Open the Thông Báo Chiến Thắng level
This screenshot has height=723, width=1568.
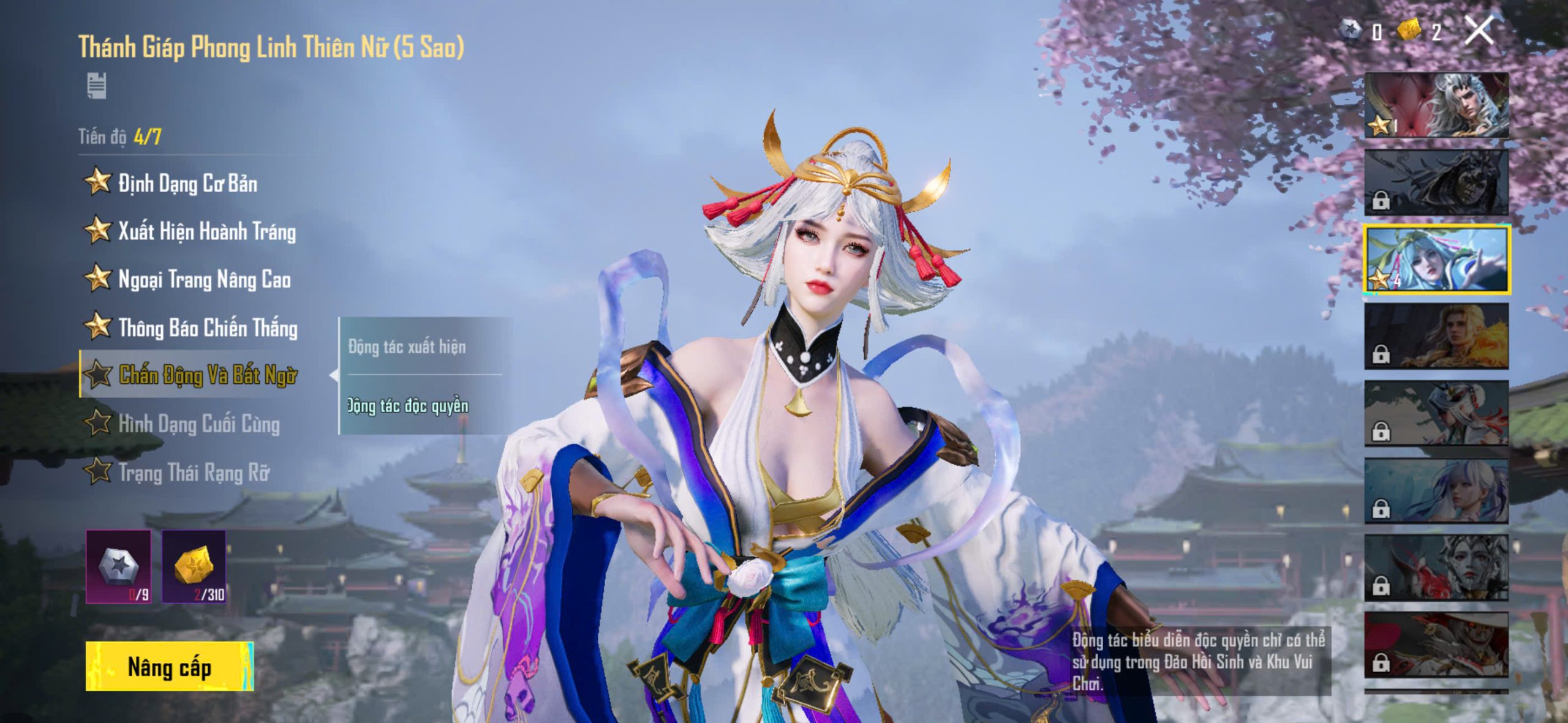208,328
